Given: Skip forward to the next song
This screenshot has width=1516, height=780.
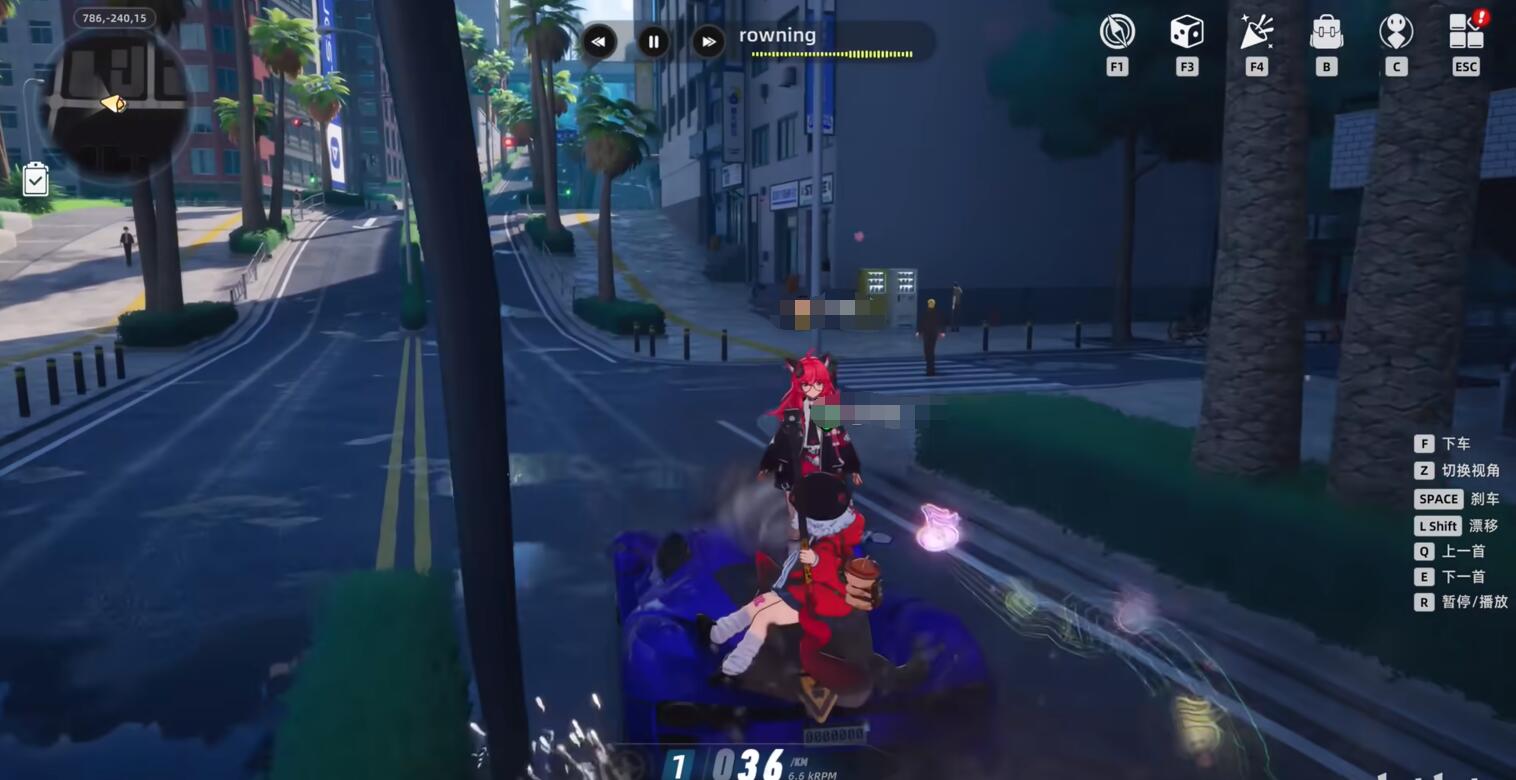Looking at the screenshot, I should point(708,42).
